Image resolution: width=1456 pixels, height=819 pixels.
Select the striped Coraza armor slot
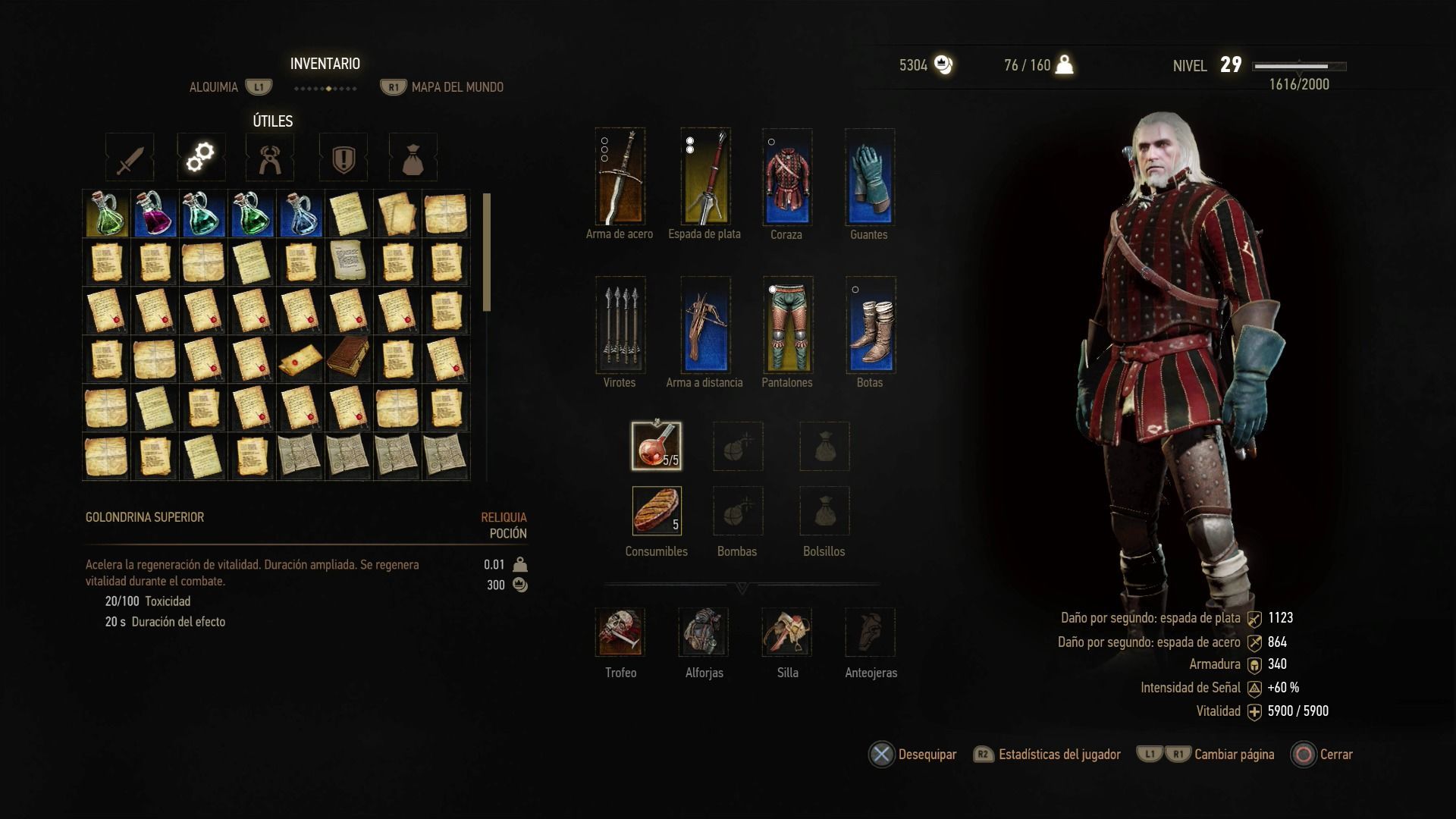[787, 177]
